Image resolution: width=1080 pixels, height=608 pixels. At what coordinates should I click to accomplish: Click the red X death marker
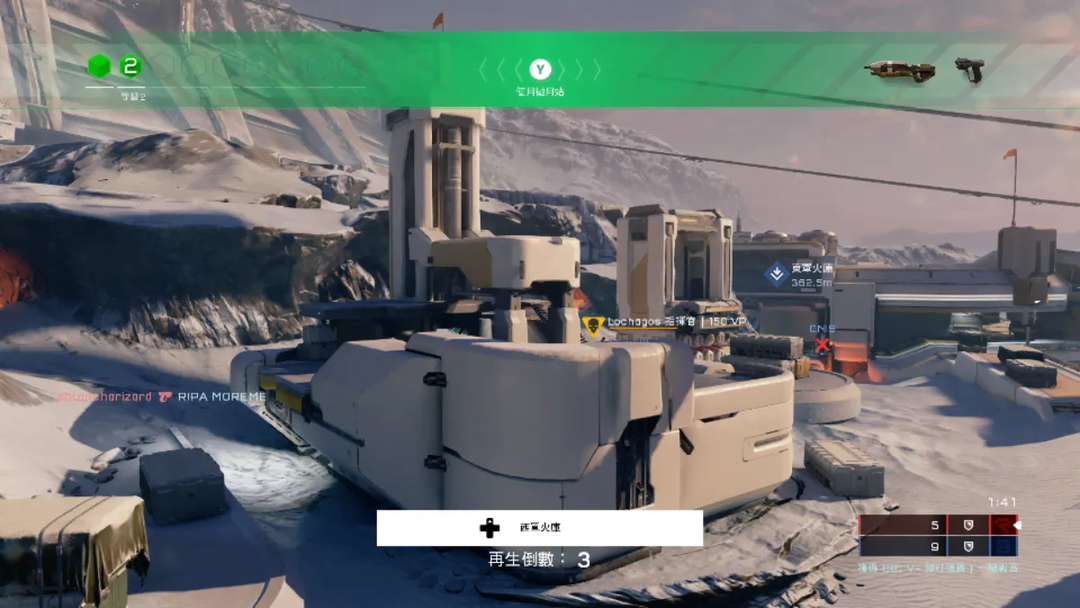822,345
